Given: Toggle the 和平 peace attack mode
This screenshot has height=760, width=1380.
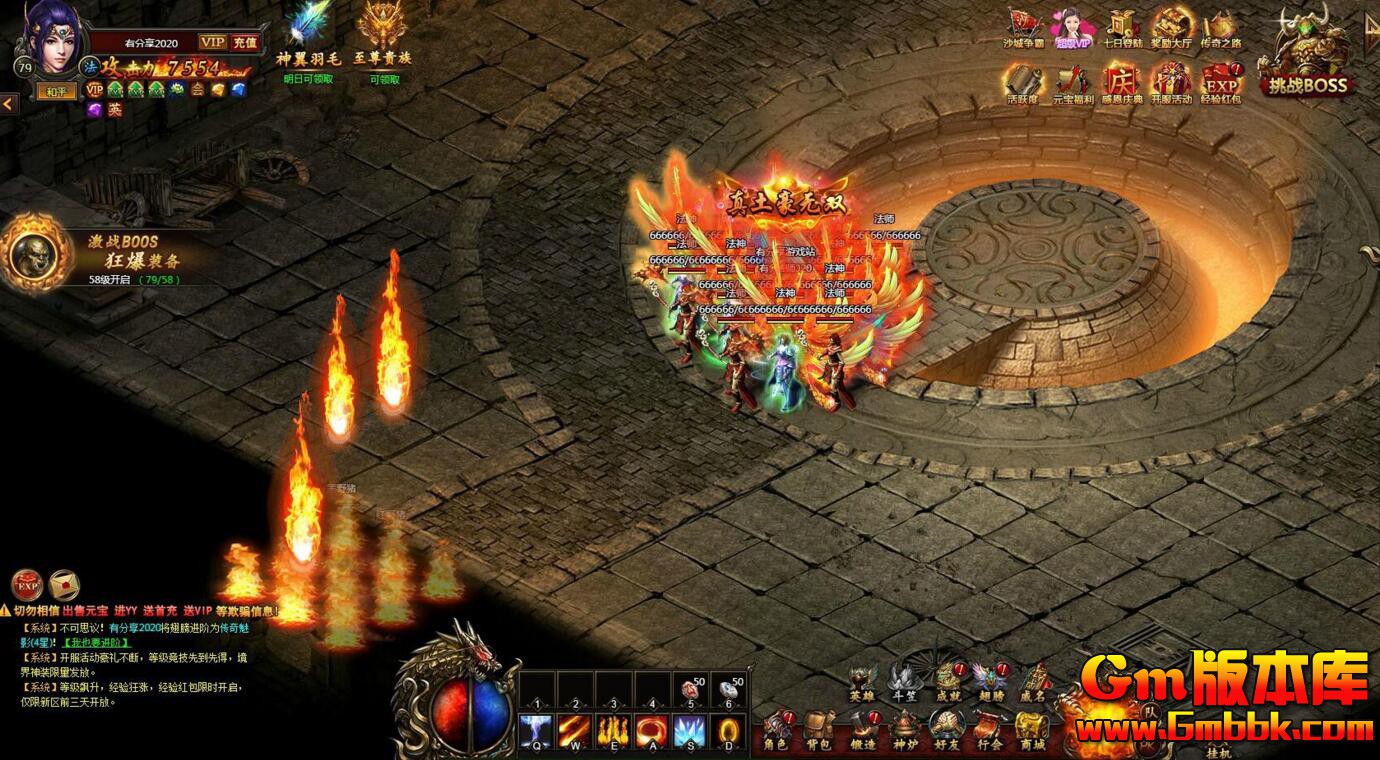Looking at the screenshot, I should tap(55, 90).
